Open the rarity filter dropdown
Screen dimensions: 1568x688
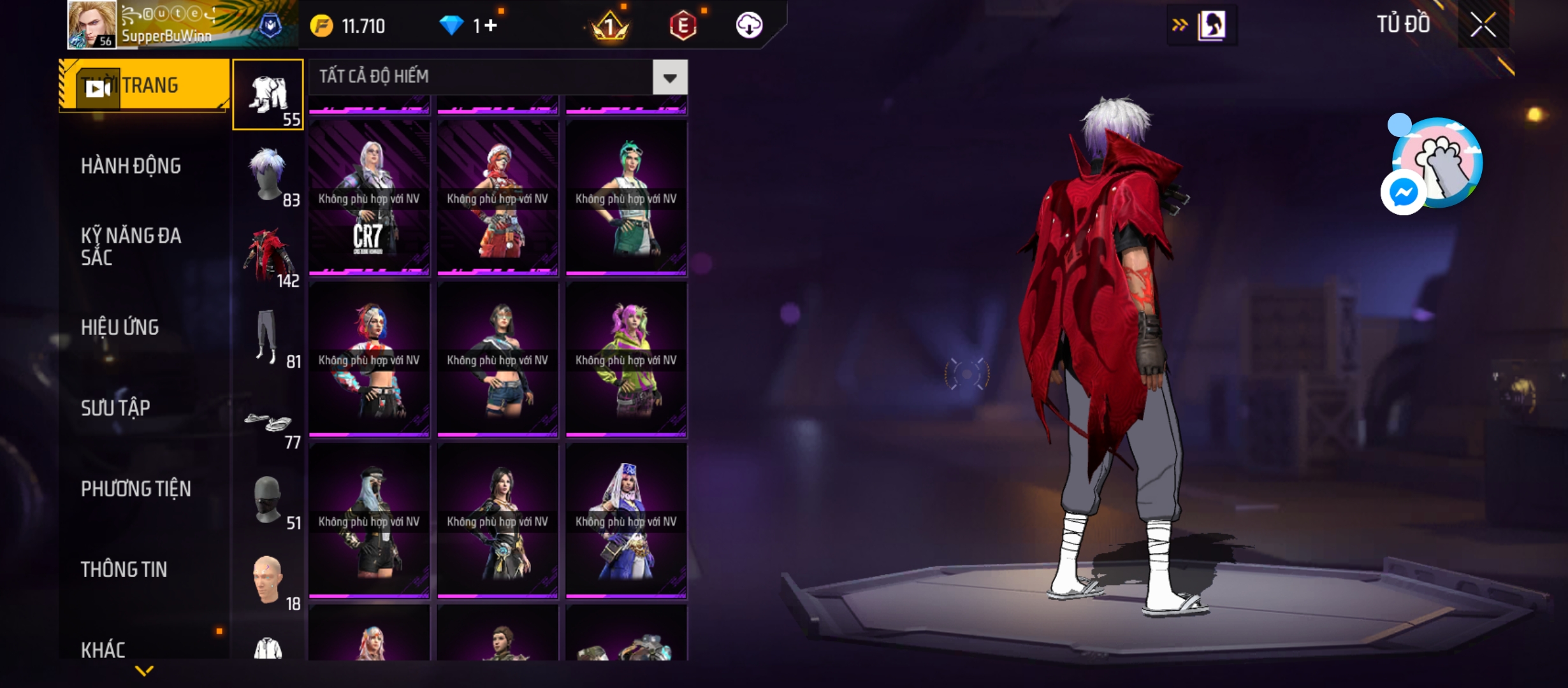[669, 78]
